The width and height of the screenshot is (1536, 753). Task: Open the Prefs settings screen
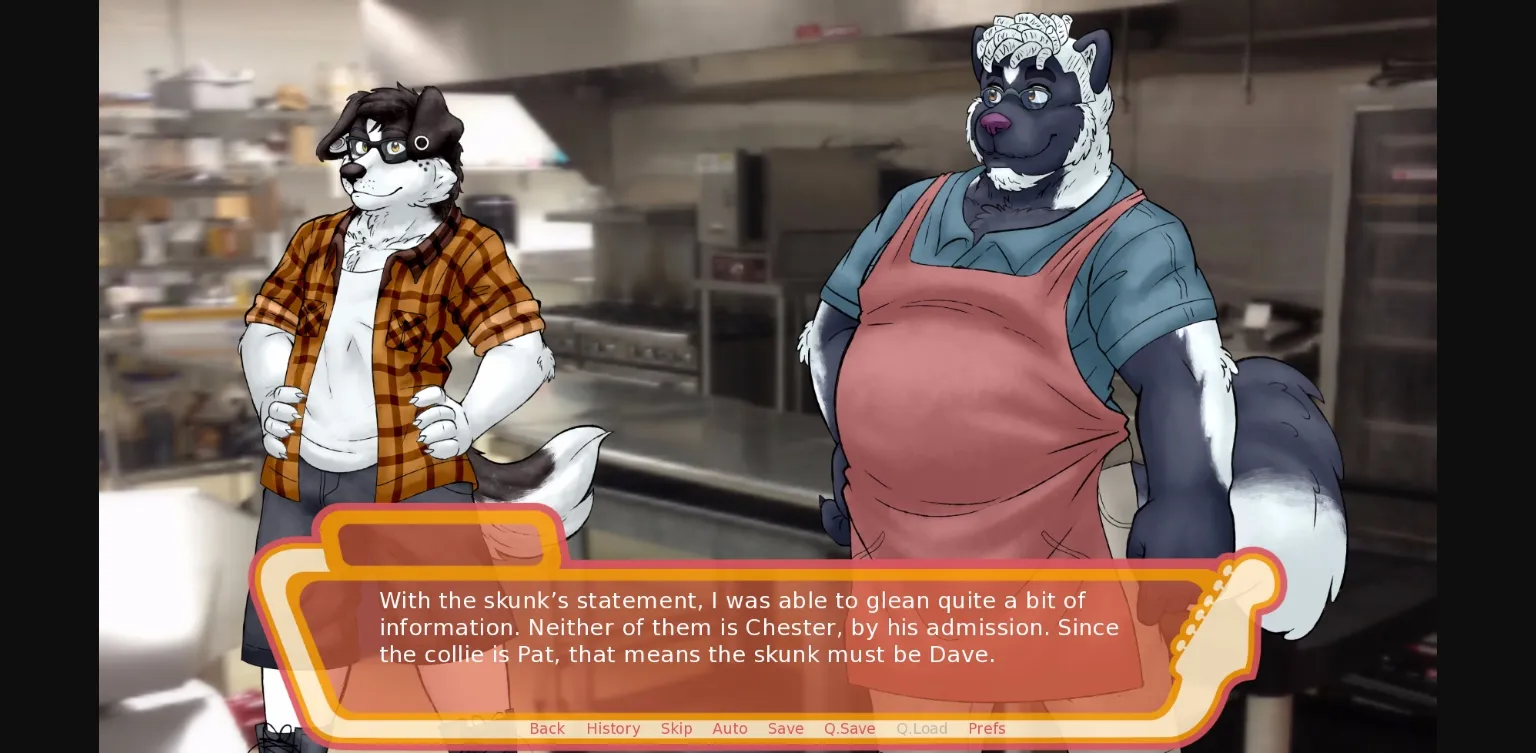(x=987, y=728)
